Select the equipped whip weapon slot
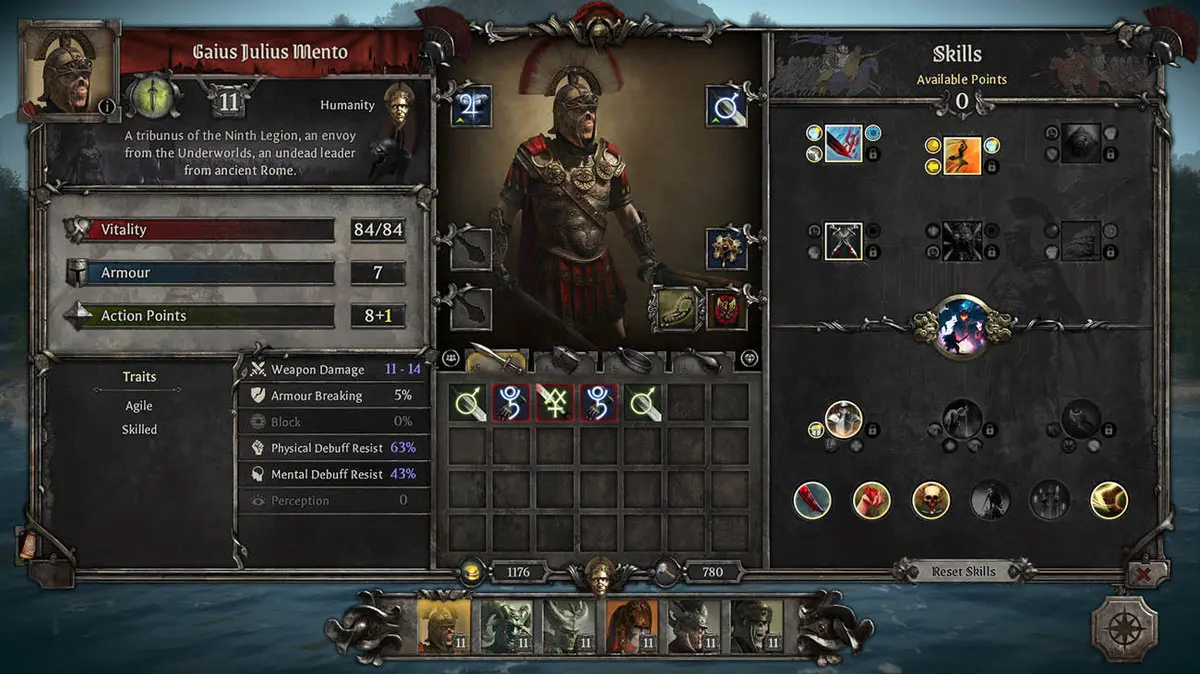The image size is (1200, 674). point(672,308)
